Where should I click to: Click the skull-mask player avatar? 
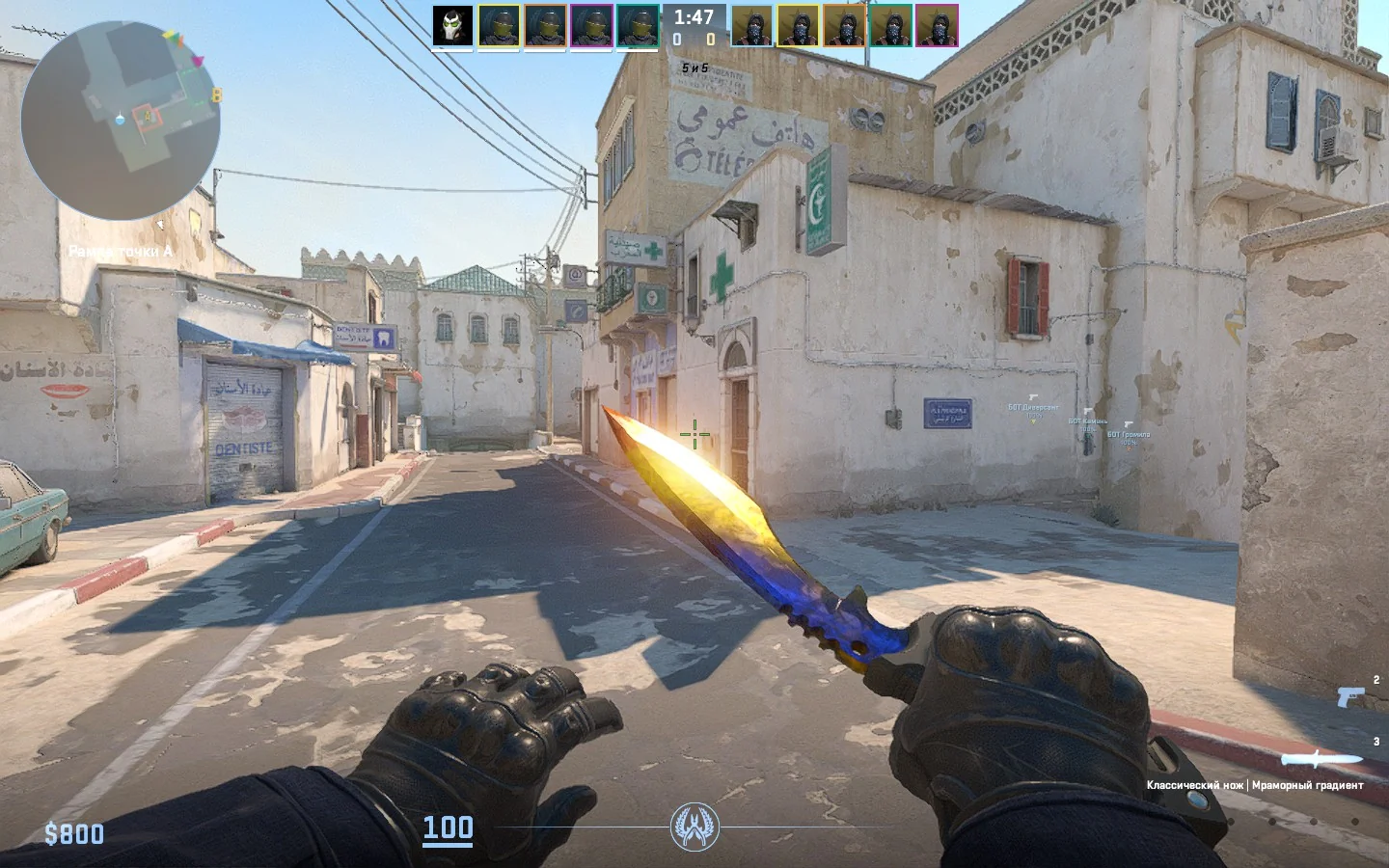(452, 26)
